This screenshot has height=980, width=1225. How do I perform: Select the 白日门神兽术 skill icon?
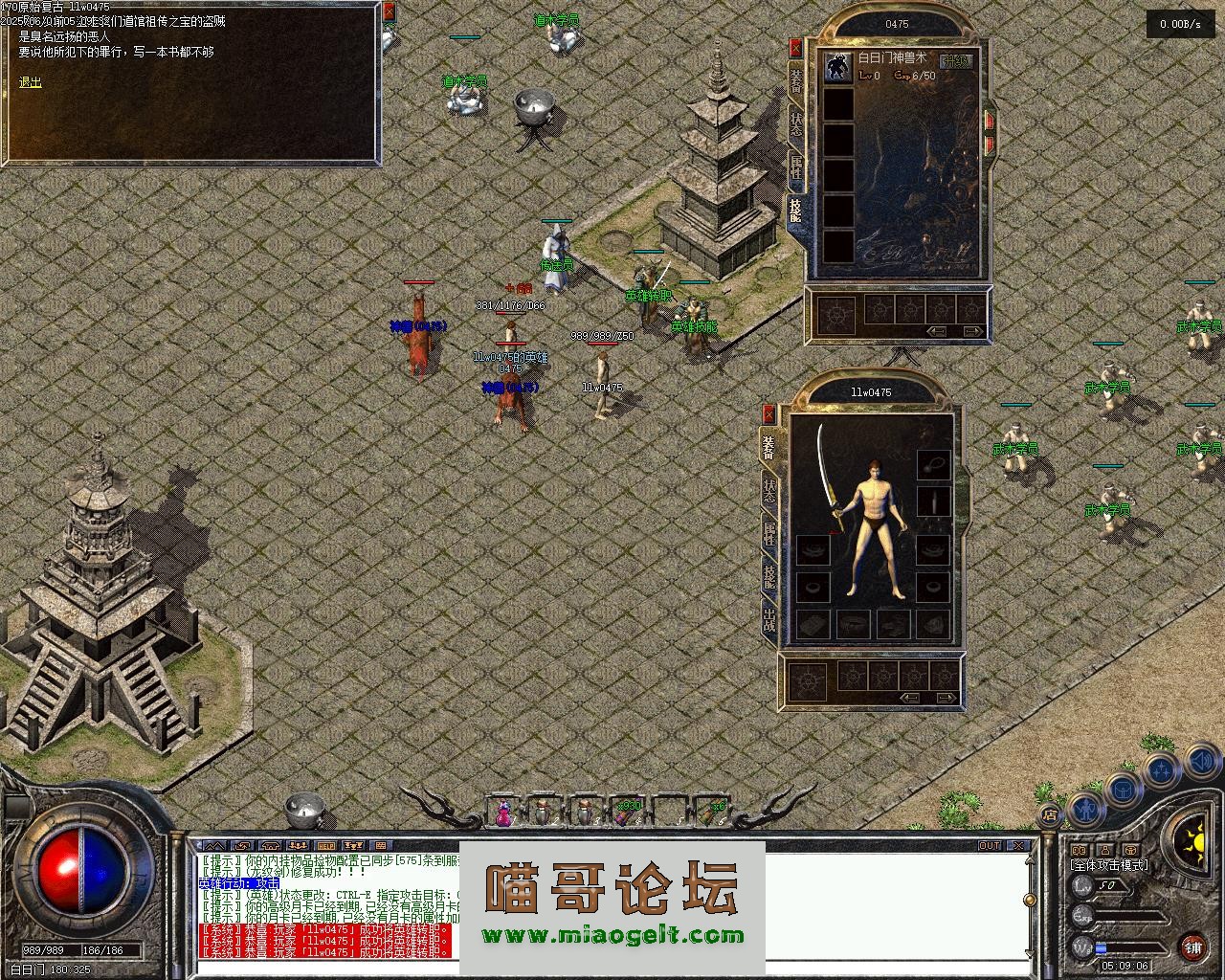coord(839,67)
